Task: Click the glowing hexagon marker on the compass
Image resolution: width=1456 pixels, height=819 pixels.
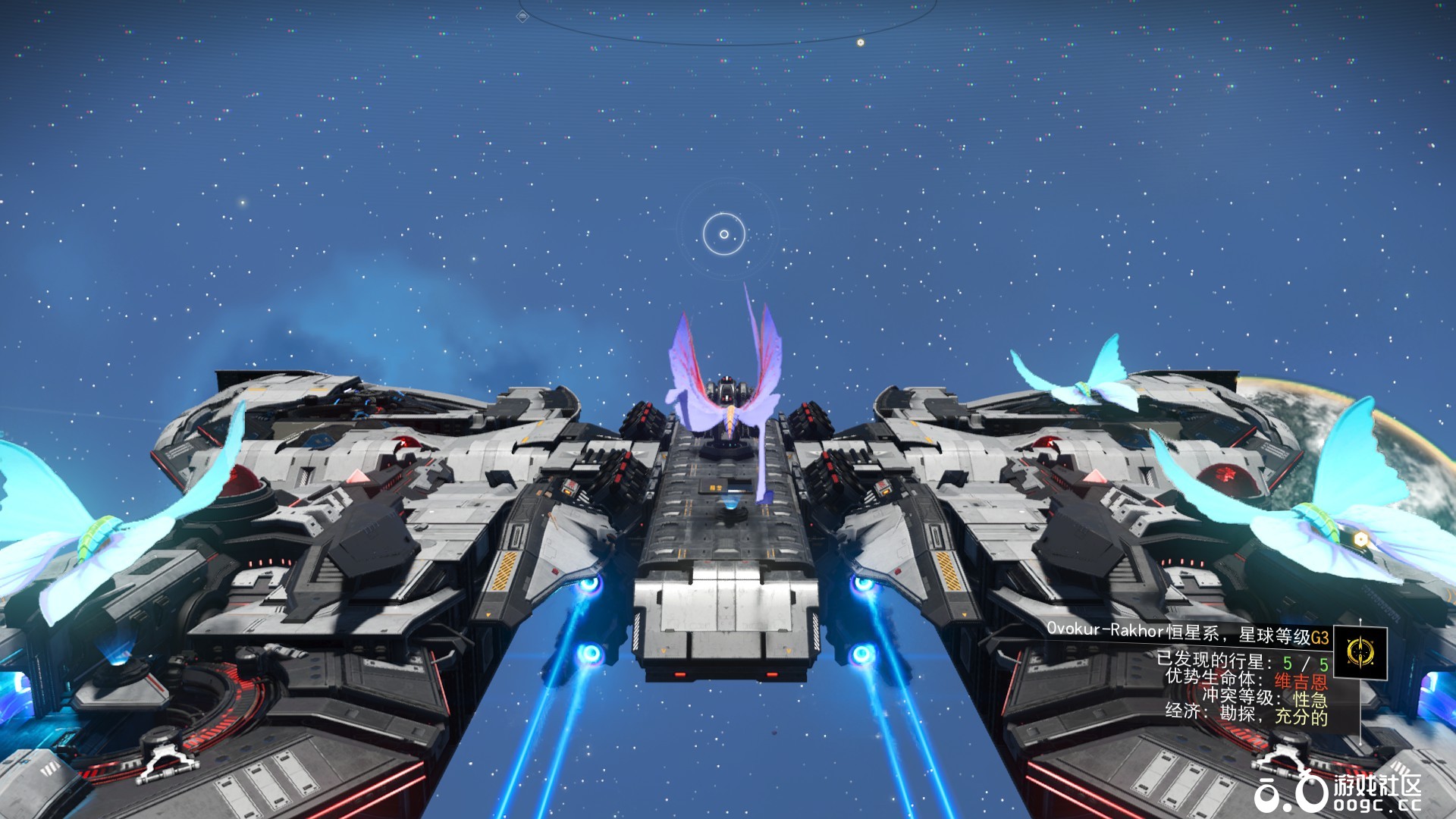Action: coord(860,42)
